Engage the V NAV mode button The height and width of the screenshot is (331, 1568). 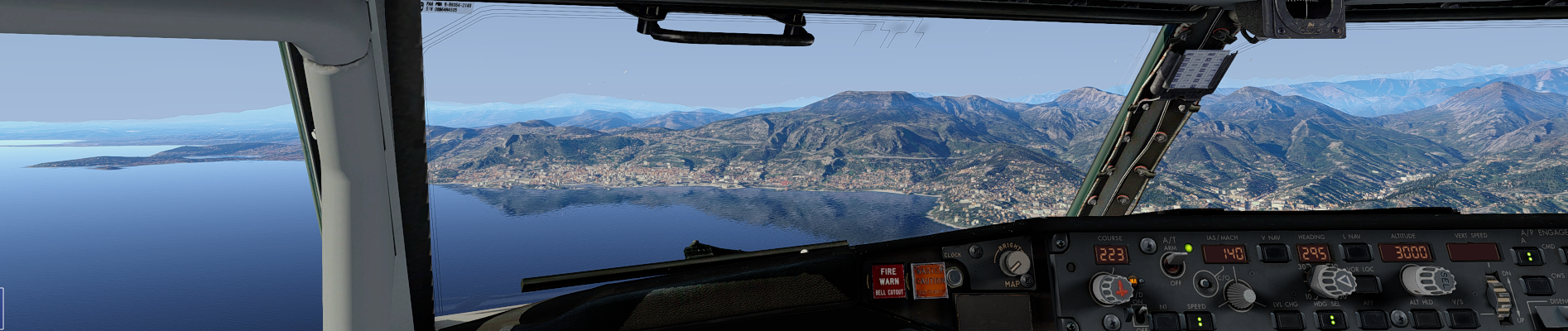pos(1272,253)
